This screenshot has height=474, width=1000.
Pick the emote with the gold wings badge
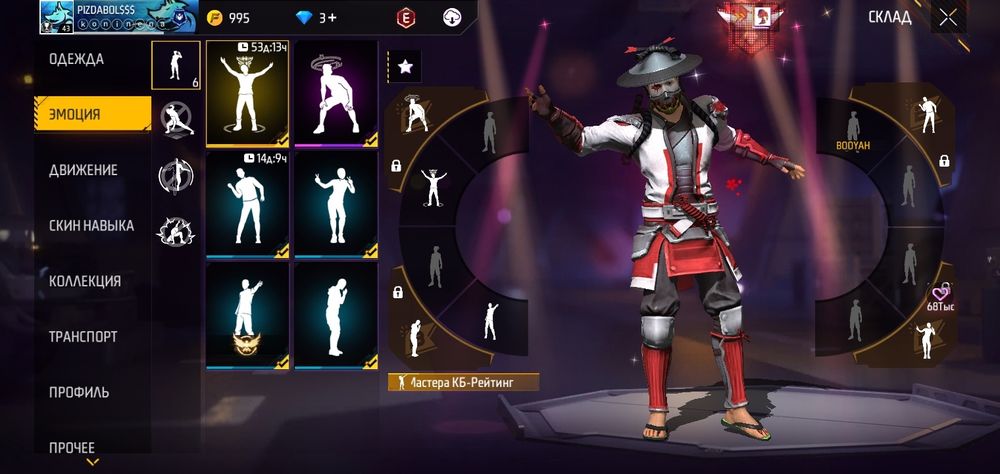[x=247, y=315]
